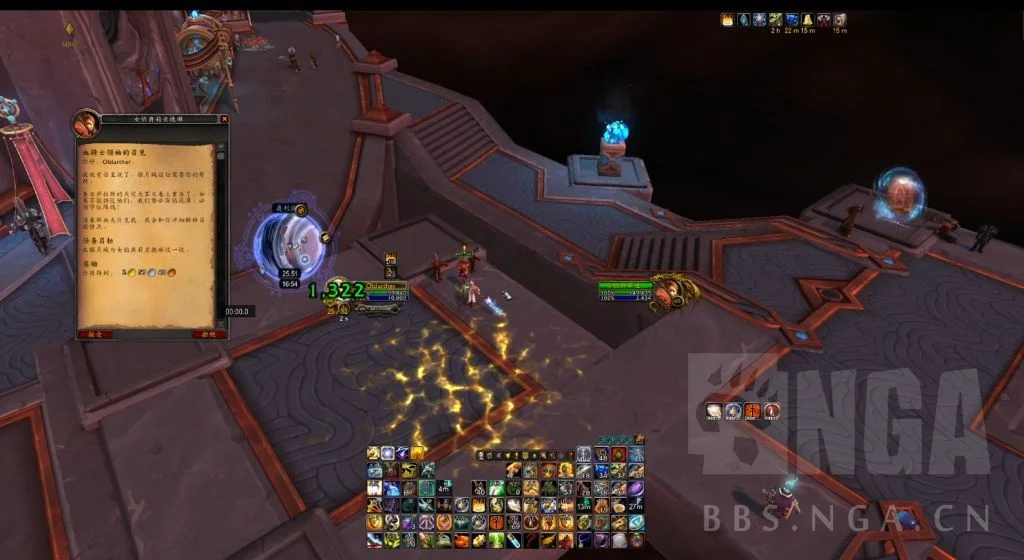Image resolution: width=1024 pixels, height=560 pixels.
Task: Click the flame buff icon
Action: [727, 19]
